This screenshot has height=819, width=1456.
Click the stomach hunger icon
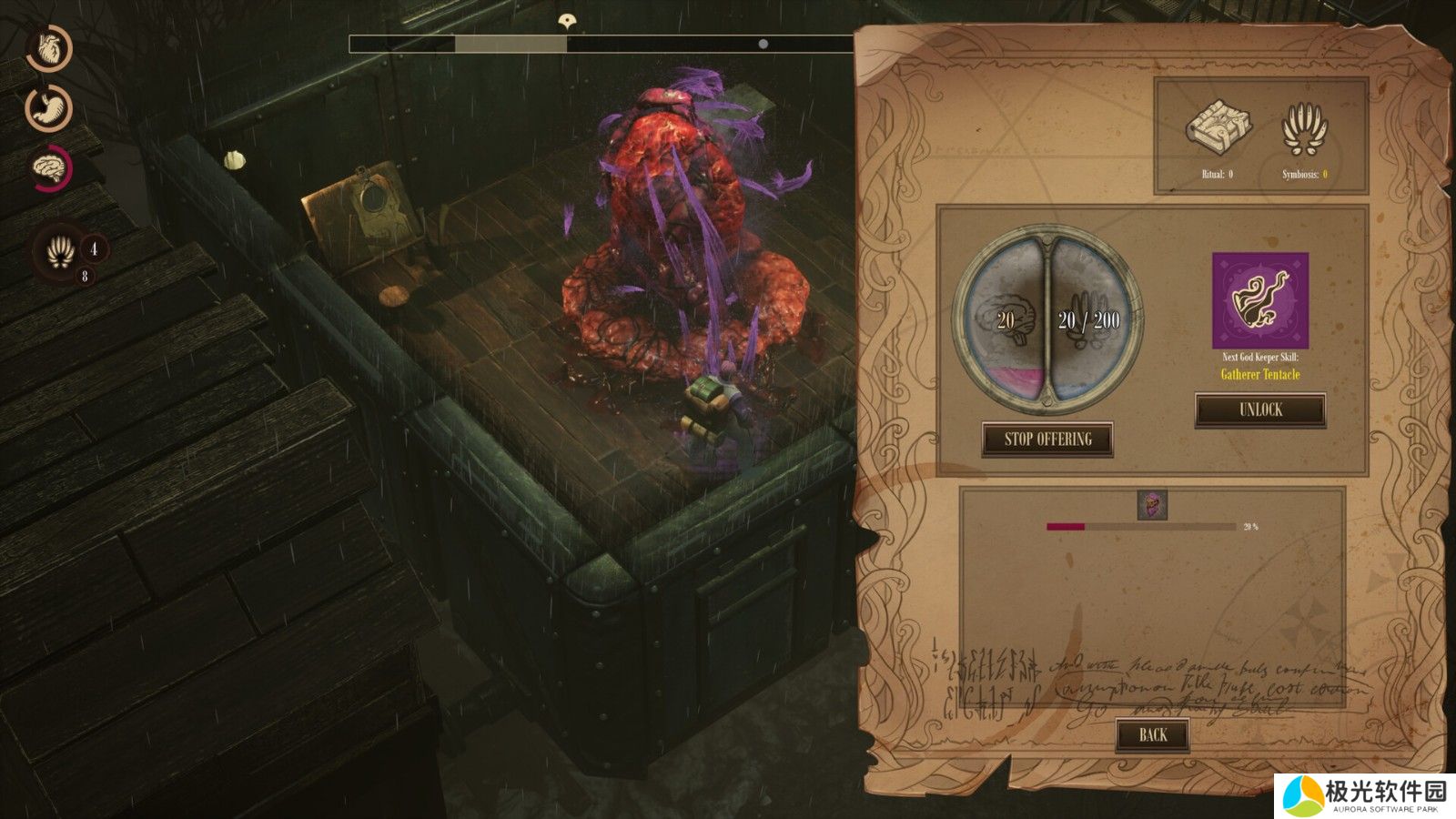(49, 108)
